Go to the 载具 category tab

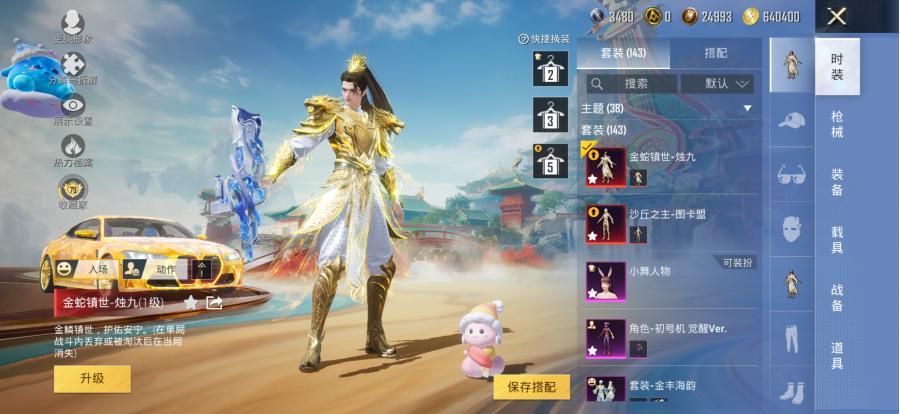(837, 238)
